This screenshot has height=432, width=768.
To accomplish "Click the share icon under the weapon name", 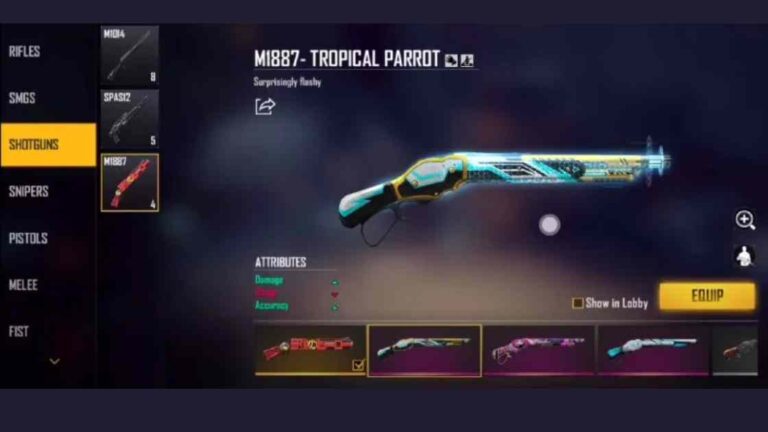I will click(x=265, y=106).
